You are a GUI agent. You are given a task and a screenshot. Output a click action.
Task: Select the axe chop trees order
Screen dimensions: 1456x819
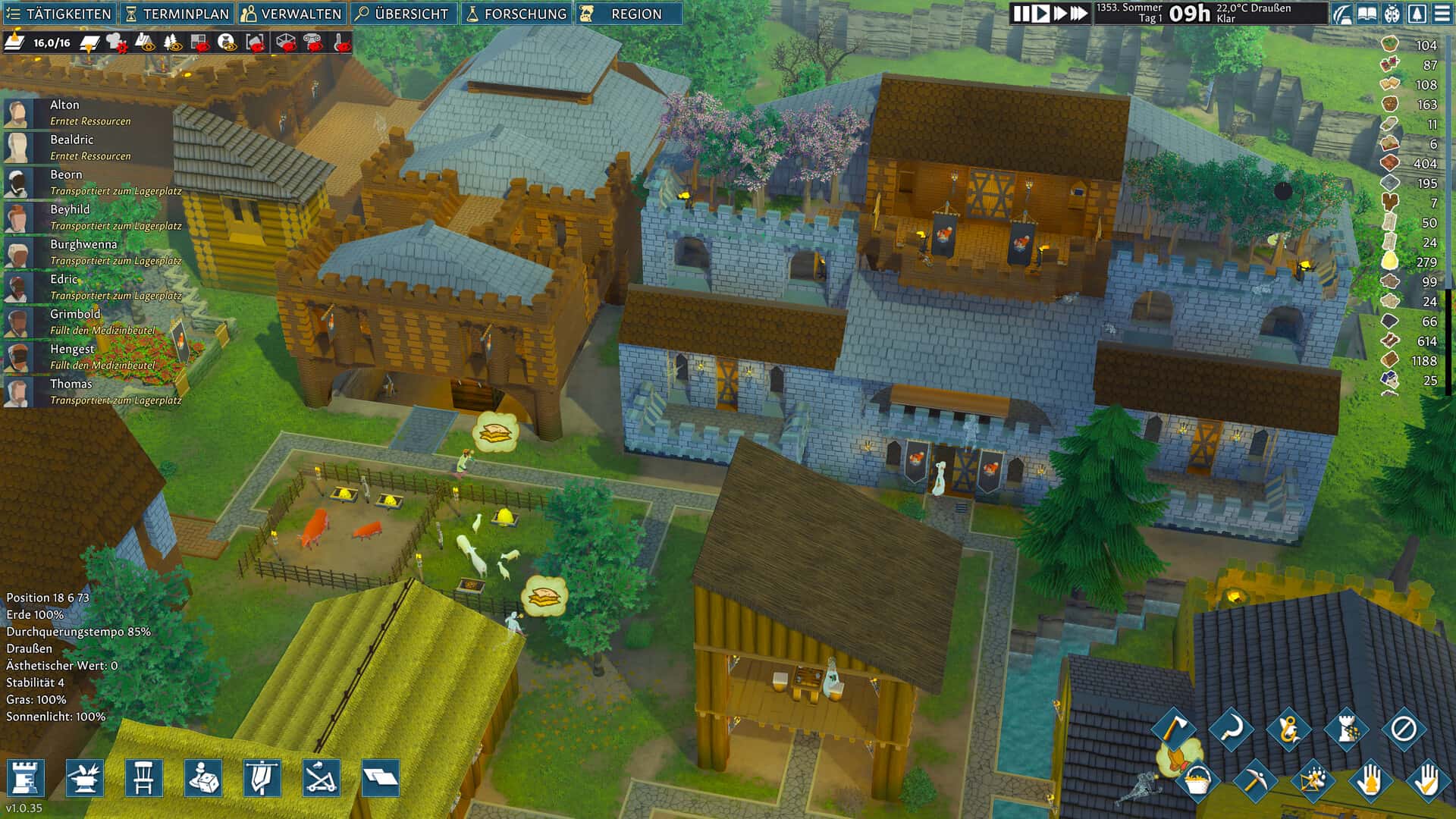pyautogui.click(x=1173, y=730)
